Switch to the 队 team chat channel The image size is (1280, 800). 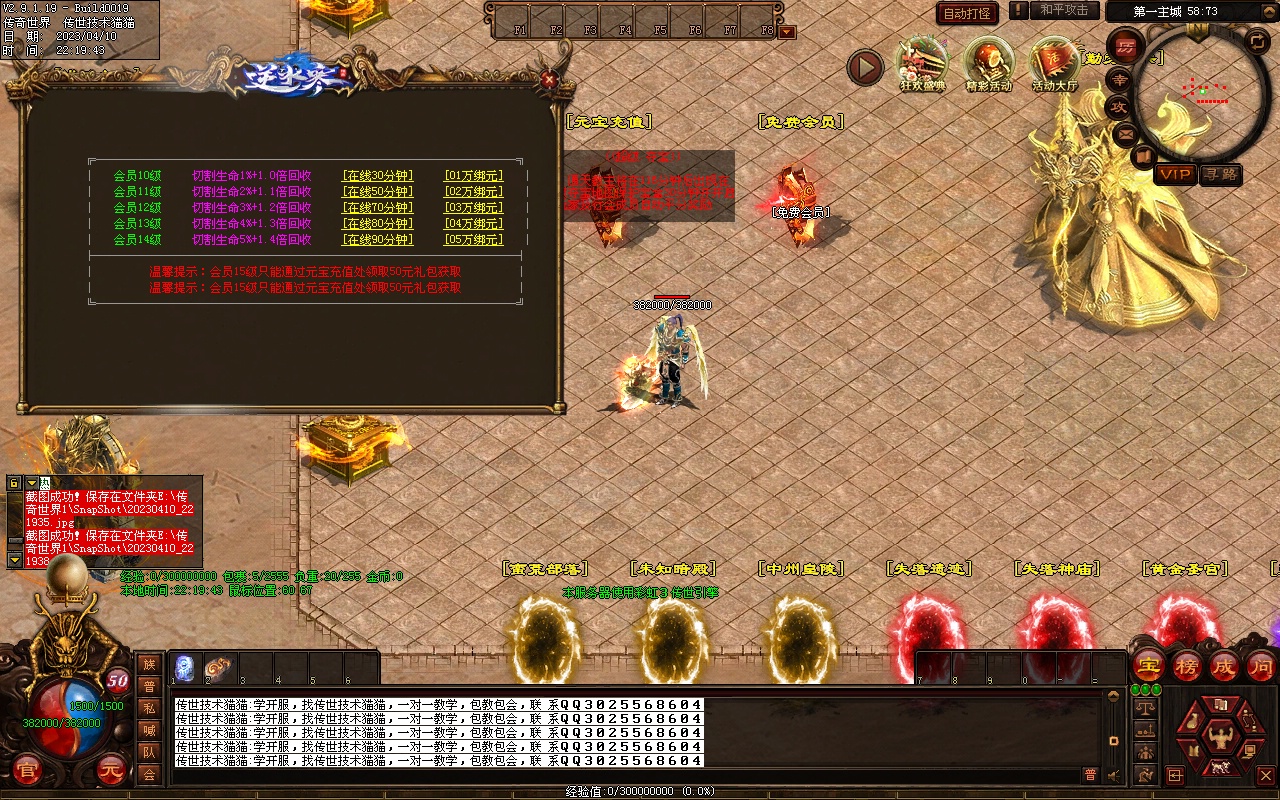tap(149, 752)
